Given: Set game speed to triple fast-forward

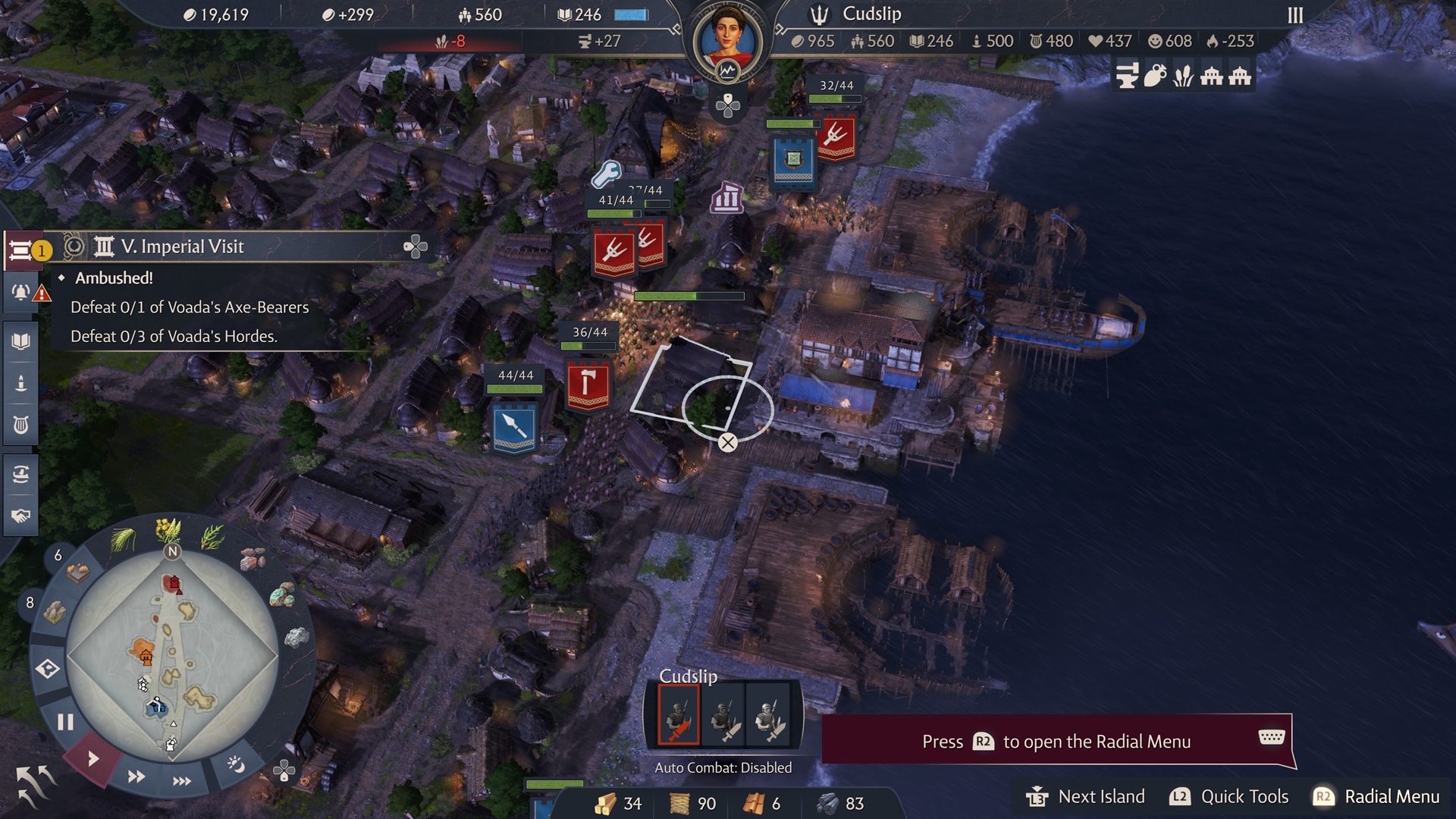Looking at the screenshot, I should [x=182, y=781].
